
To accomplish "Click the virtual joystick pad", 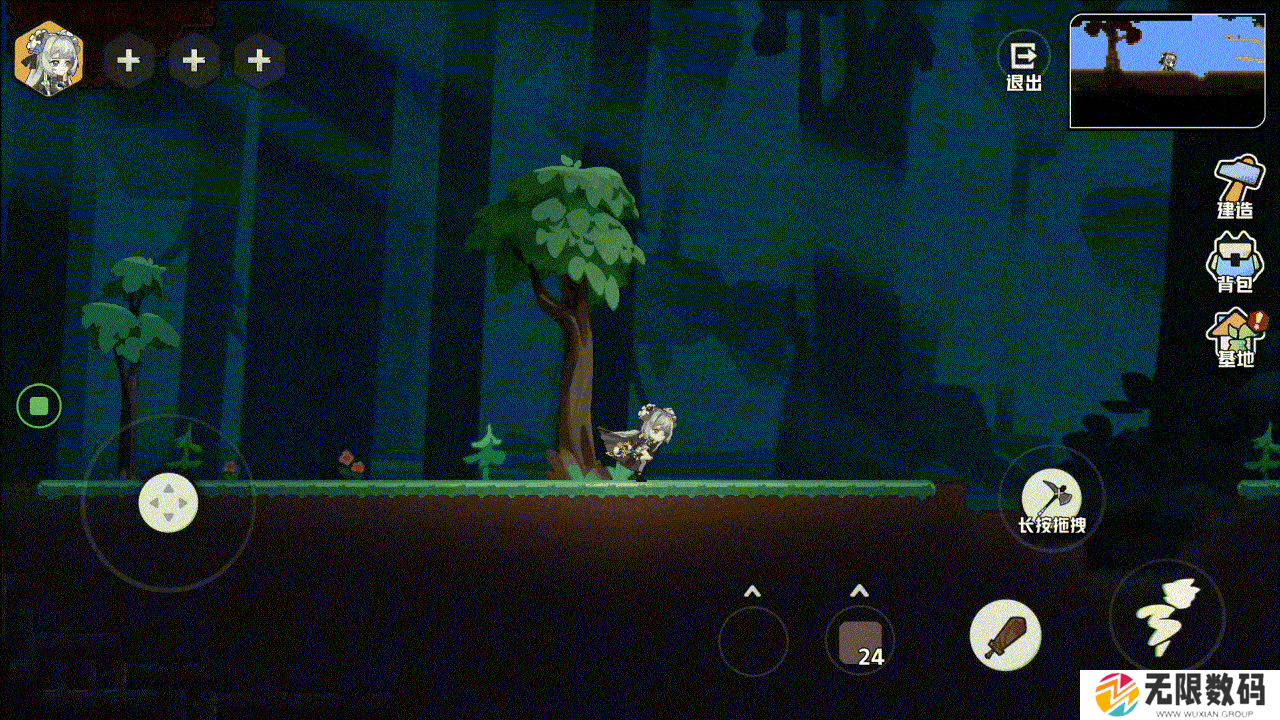I will 168,502.
